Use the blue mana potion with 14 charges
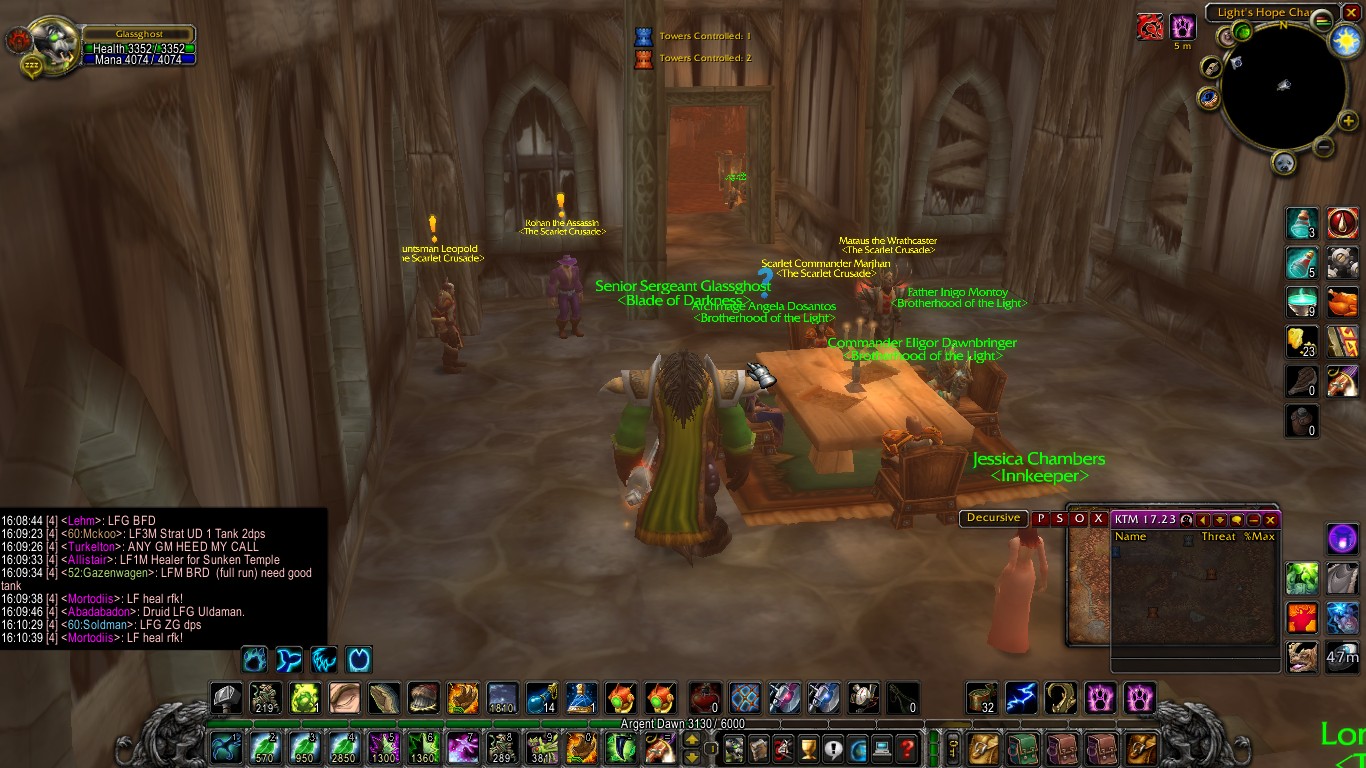The width and height of the screenshot is (1366, 768). click(x=542, y=697)
